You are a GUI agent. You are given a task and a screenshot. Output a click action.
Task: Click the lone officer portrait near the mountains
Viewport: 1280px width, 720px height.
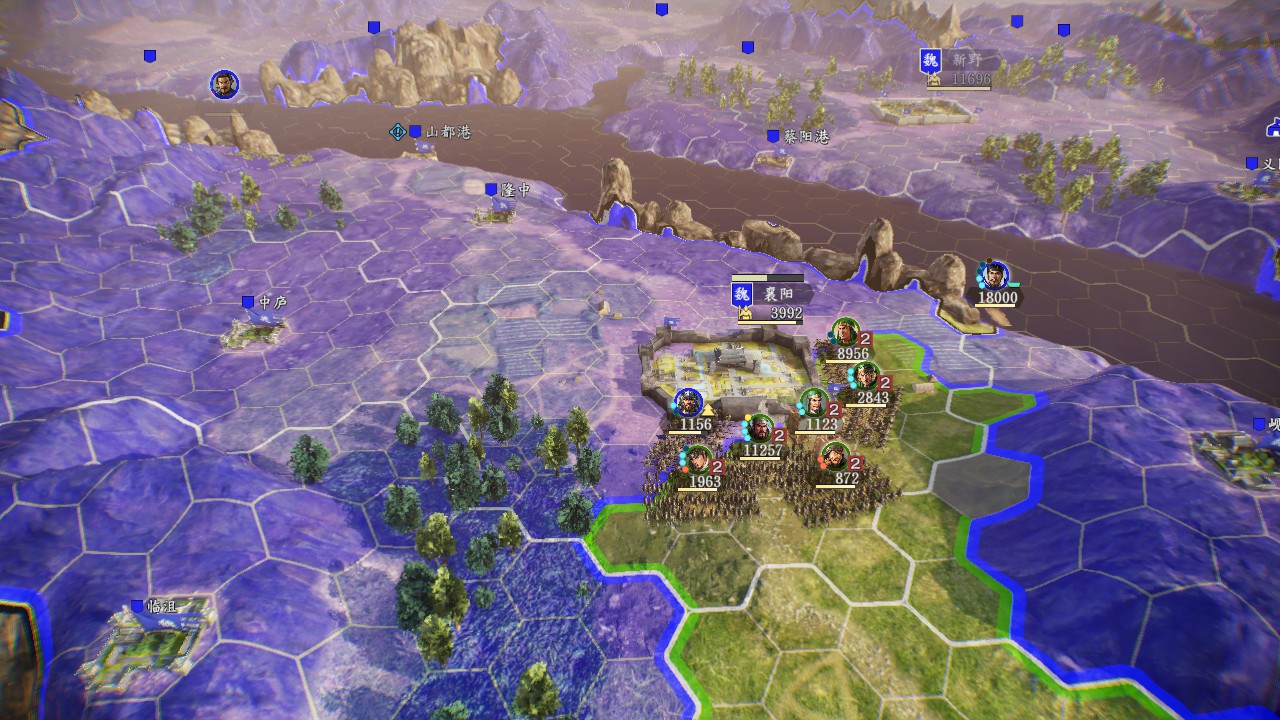[x=224, y=85]
